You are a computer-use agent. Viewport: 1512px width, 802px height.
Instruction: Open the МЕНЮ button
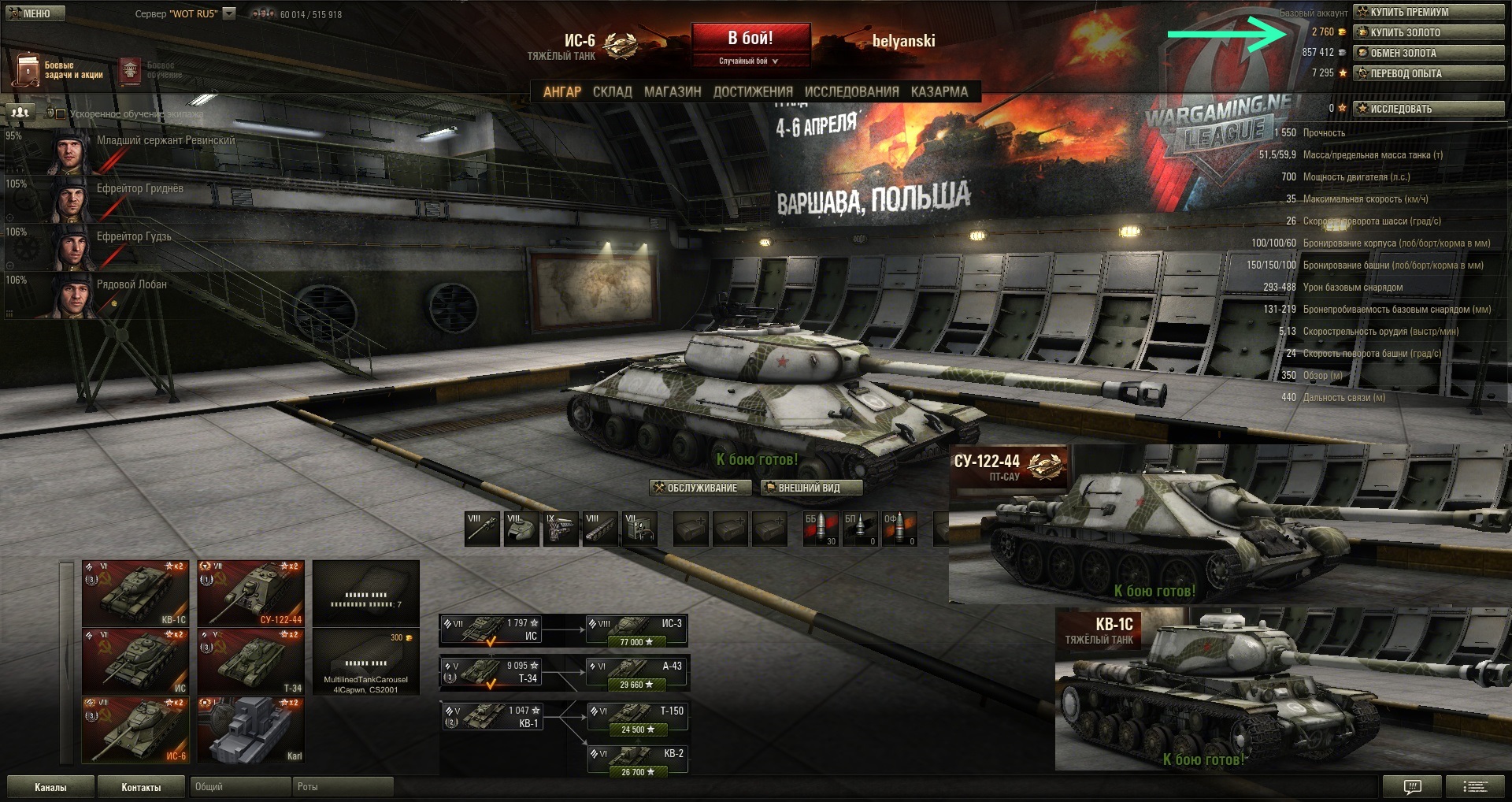click(x=31, y=13)
